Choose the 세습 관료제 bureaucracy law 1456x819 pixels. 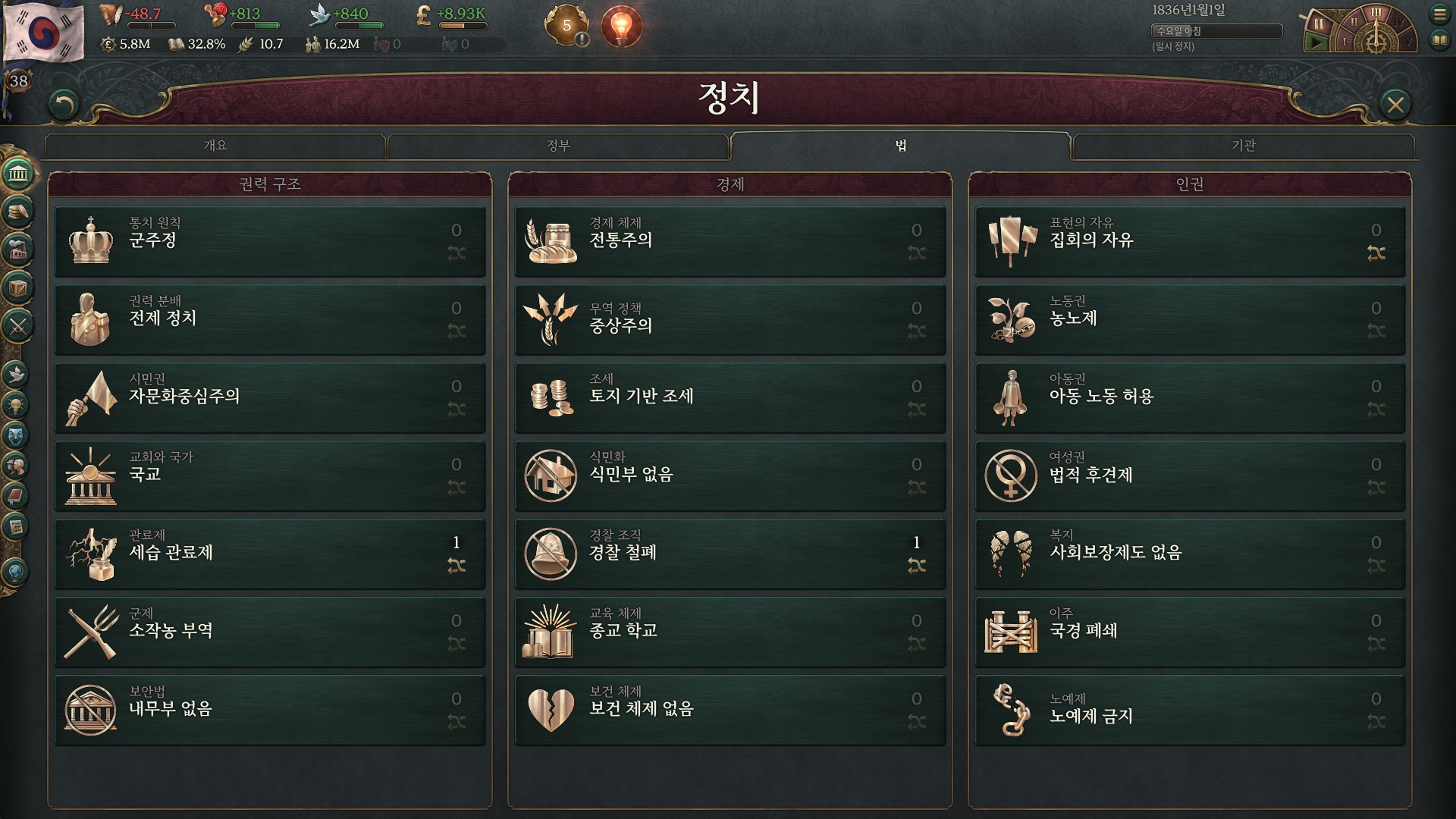click(x=269, y=554)
